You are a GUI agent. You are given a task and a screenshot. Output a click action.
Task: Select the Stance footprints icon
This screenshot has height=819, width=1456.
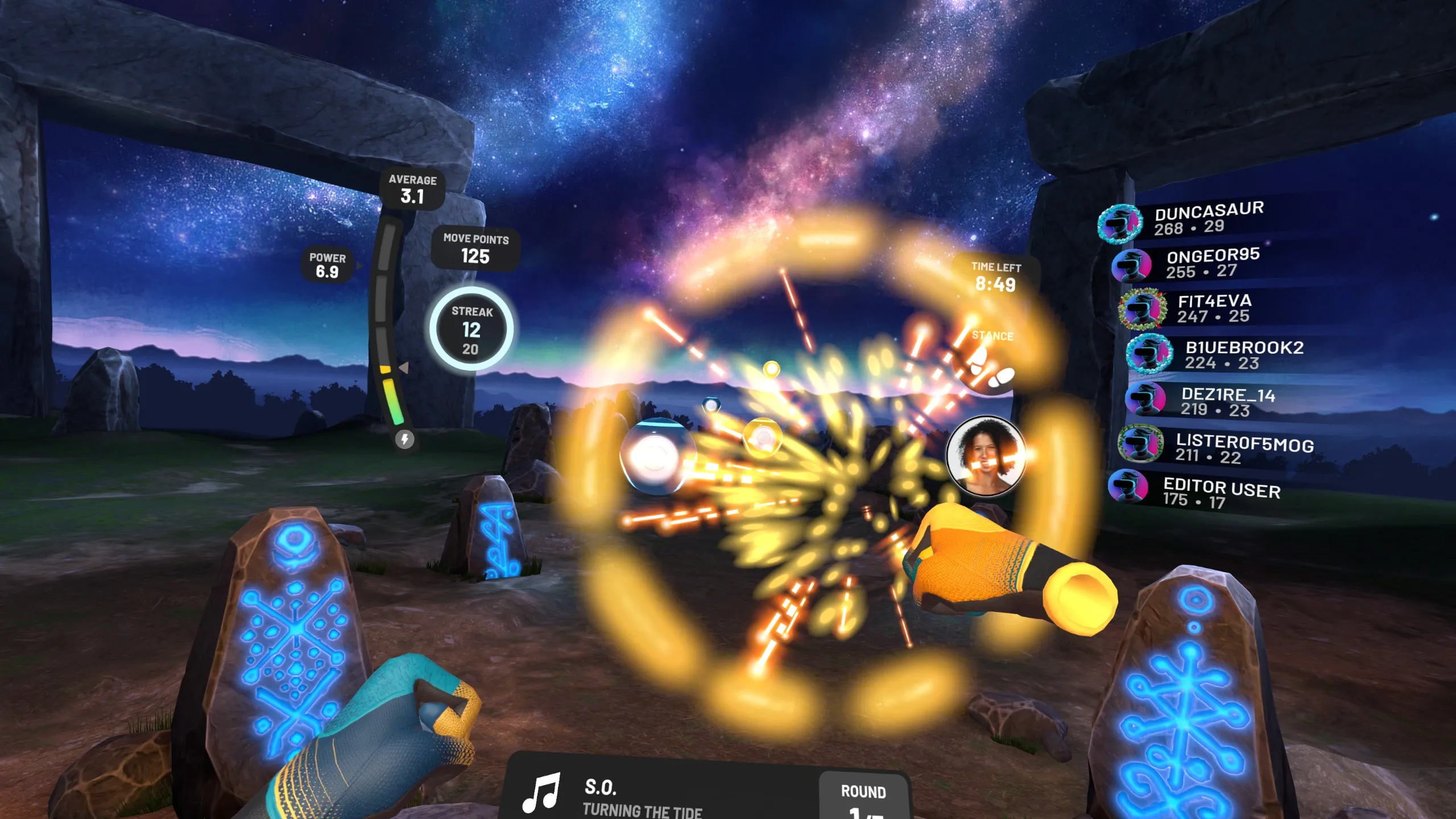click(x=988, y=371)
